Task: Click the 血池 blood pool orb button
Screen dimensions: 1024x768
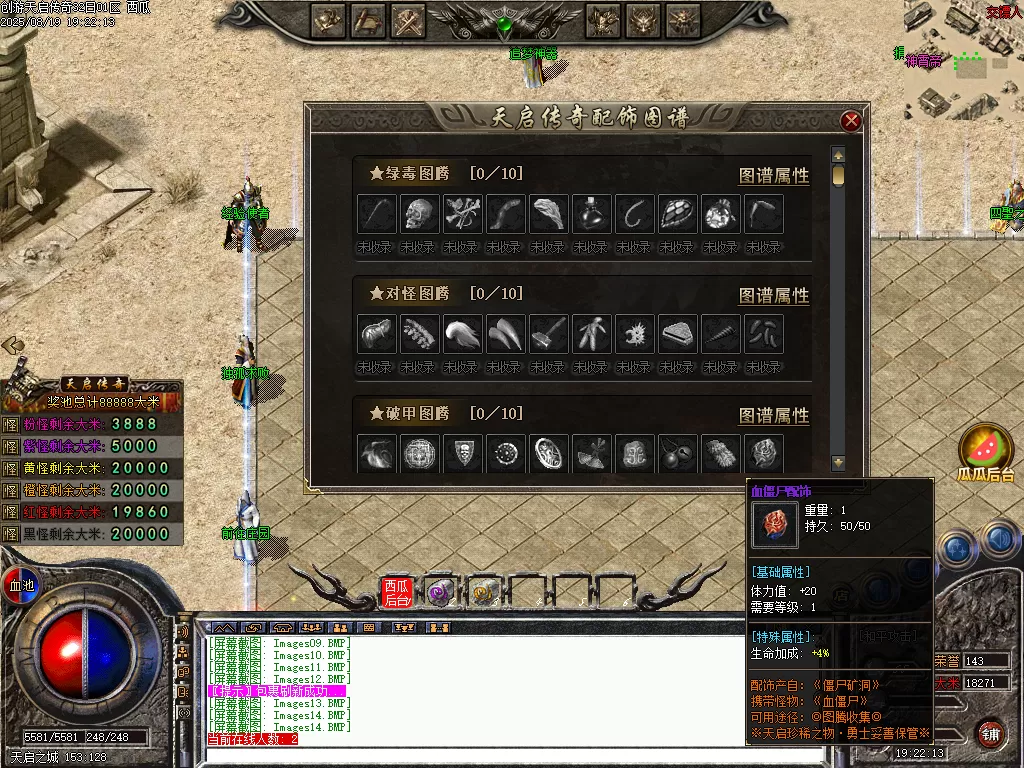Action: click(21, 583)
